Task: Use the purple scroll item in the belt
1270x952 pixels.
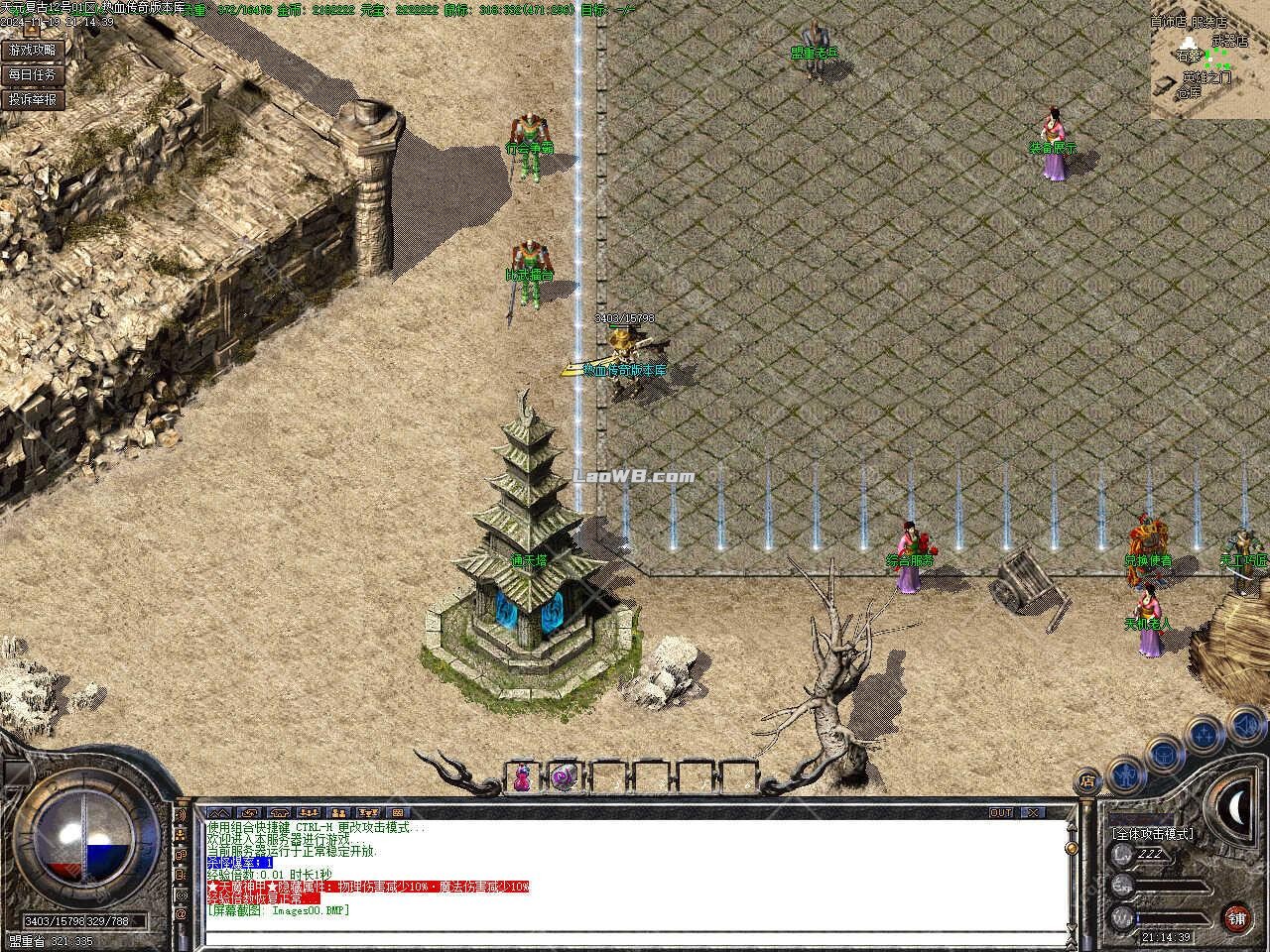Action: (x=564, y=777)
